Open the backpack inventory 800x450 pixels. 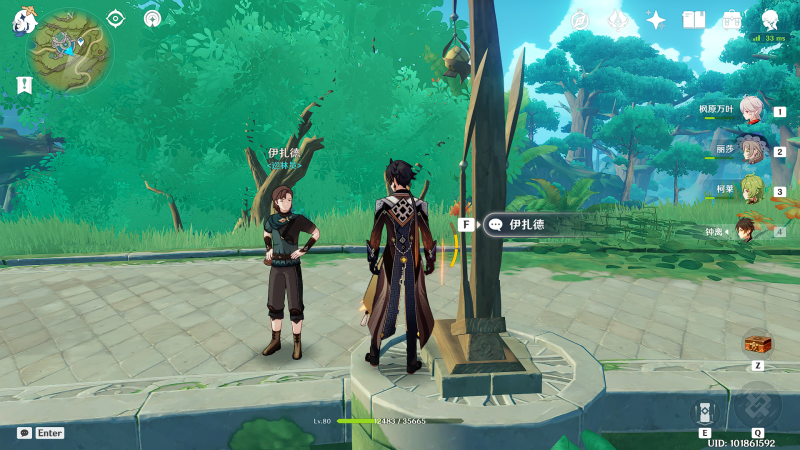coord(732,20)
